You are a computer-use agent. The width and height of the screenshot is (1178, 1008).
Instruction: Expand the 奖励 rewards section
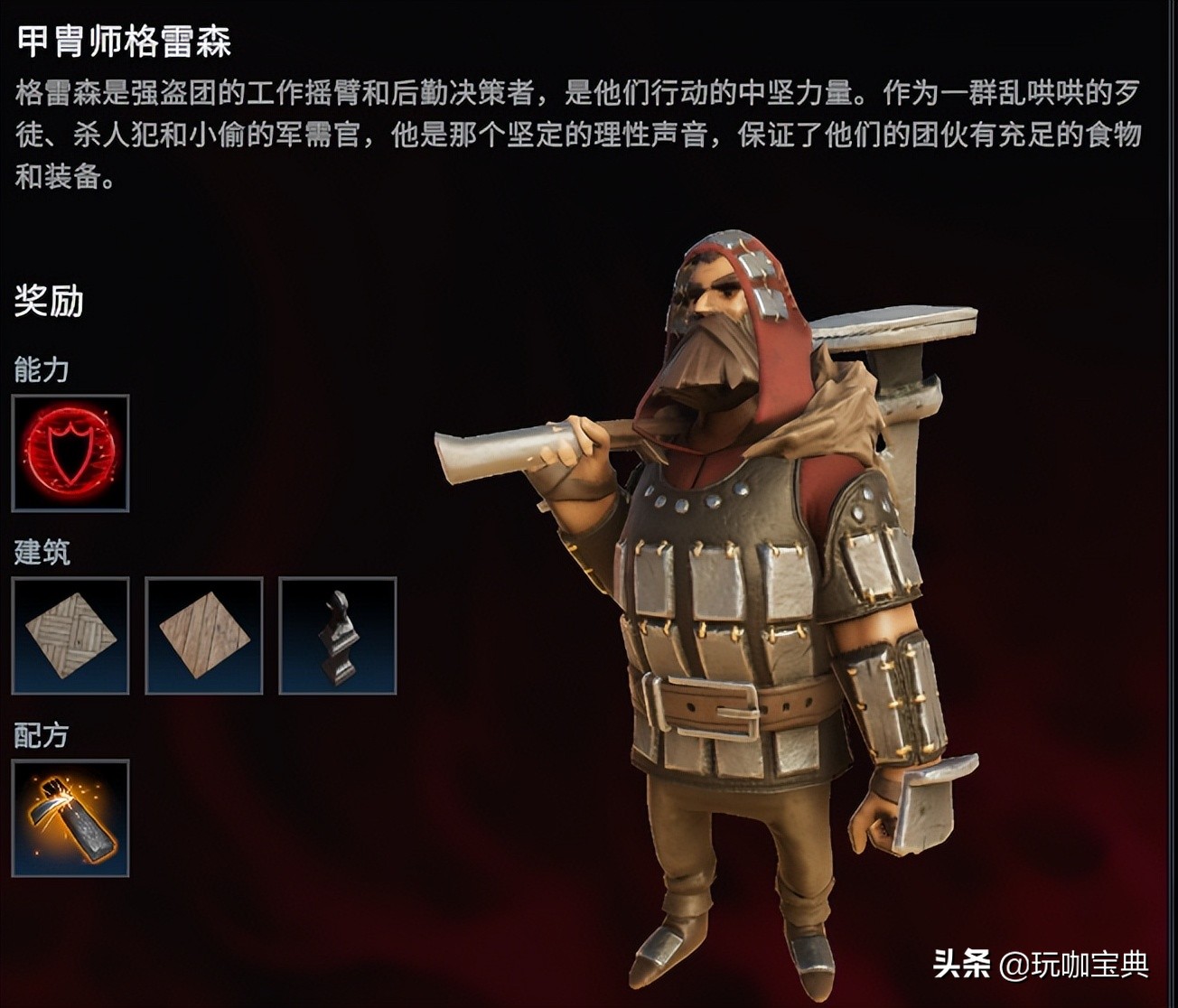(x=47, y=300)
